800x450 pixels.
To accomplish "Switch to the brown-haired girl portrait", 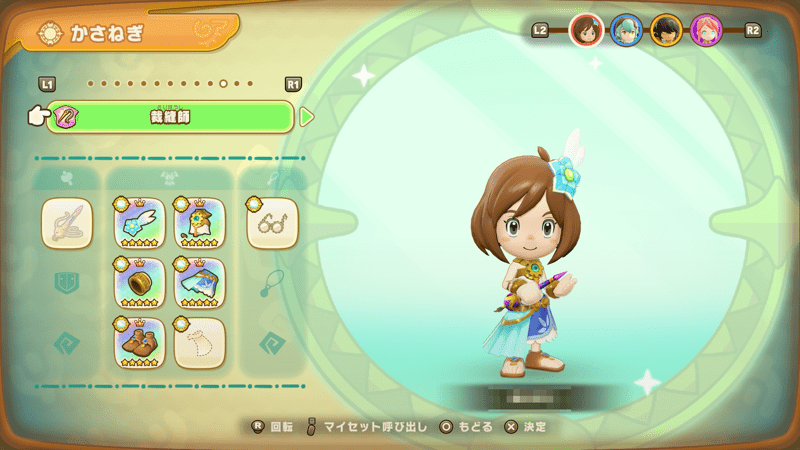I will 586,30.
